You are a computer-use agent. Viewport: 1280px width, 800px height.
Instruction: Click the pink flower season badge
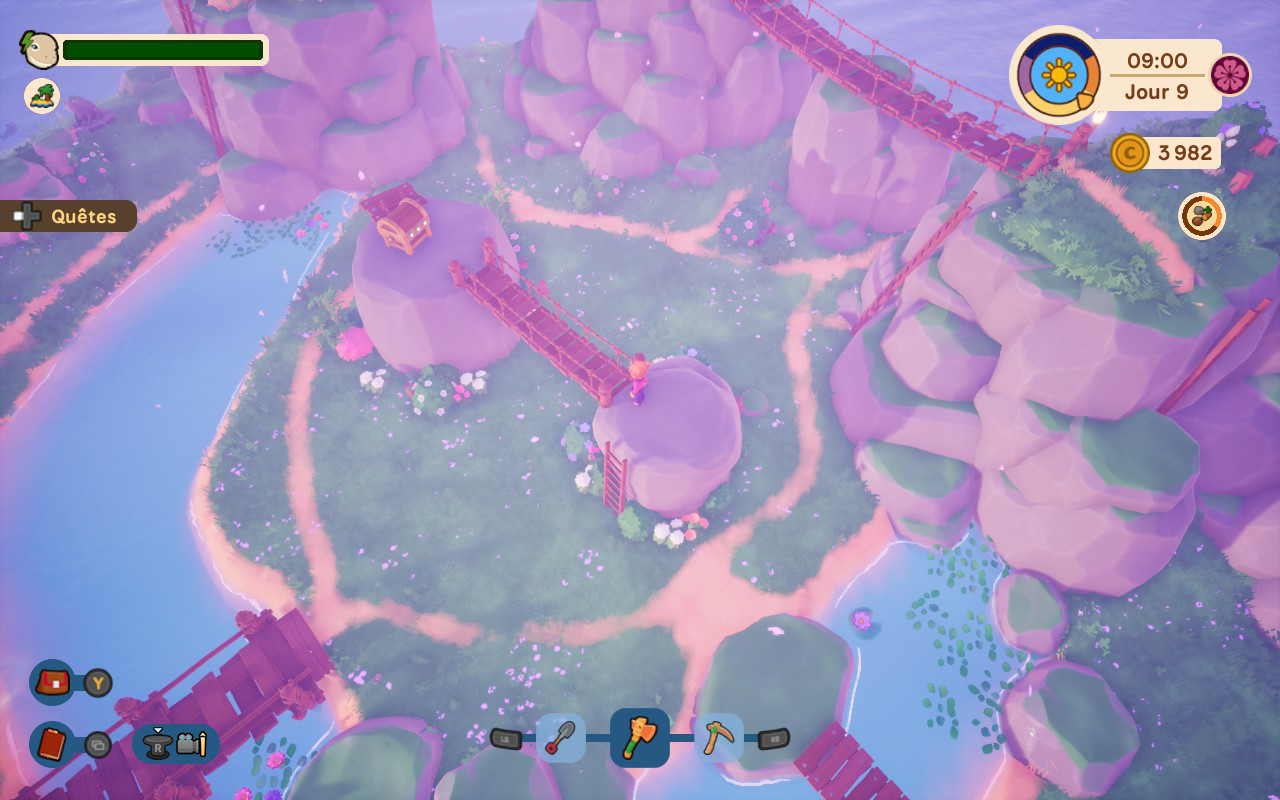tap(1229, 75)
